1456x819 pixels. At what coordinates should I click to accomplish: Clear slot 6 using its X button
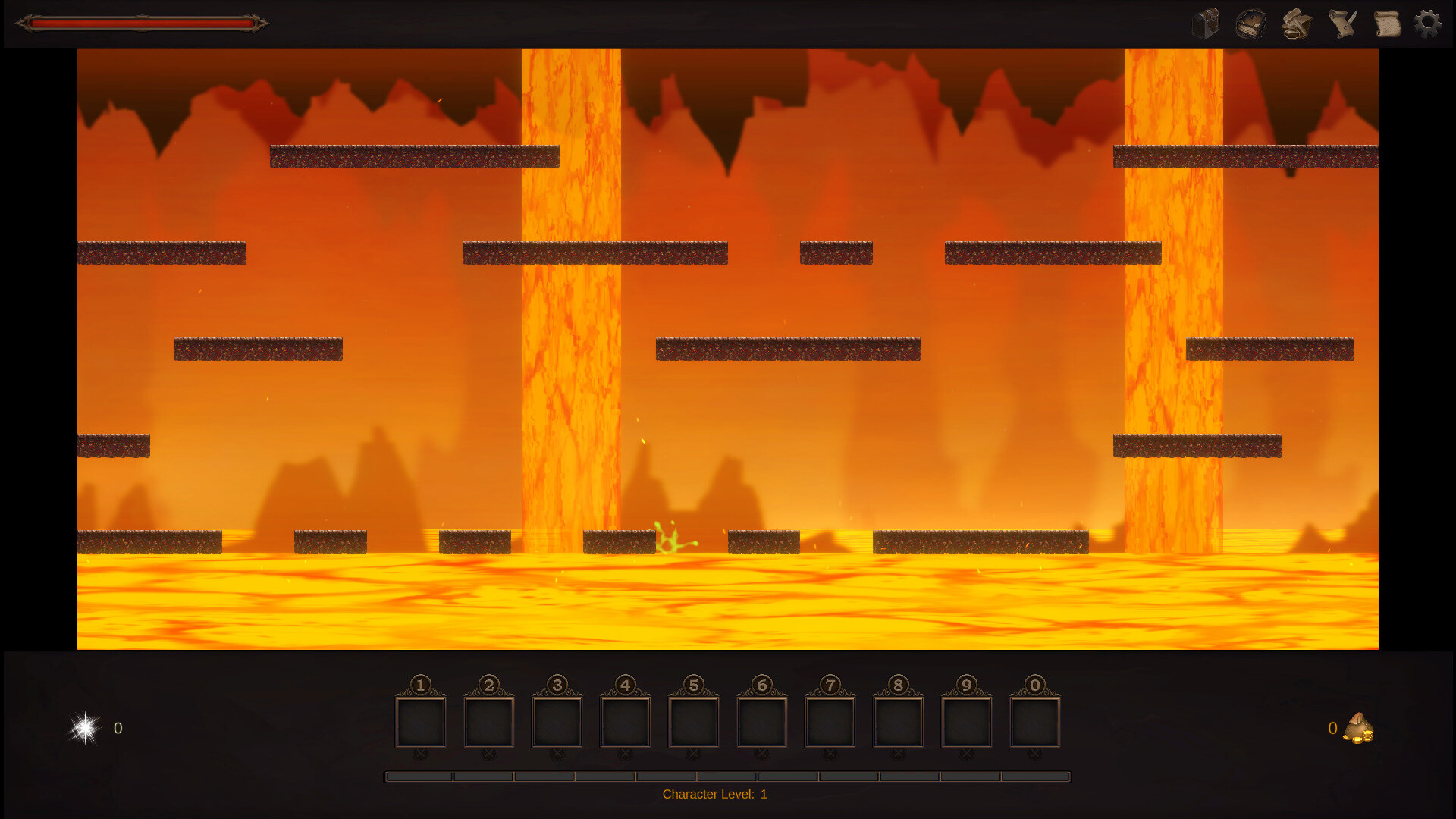click(761, 753)
